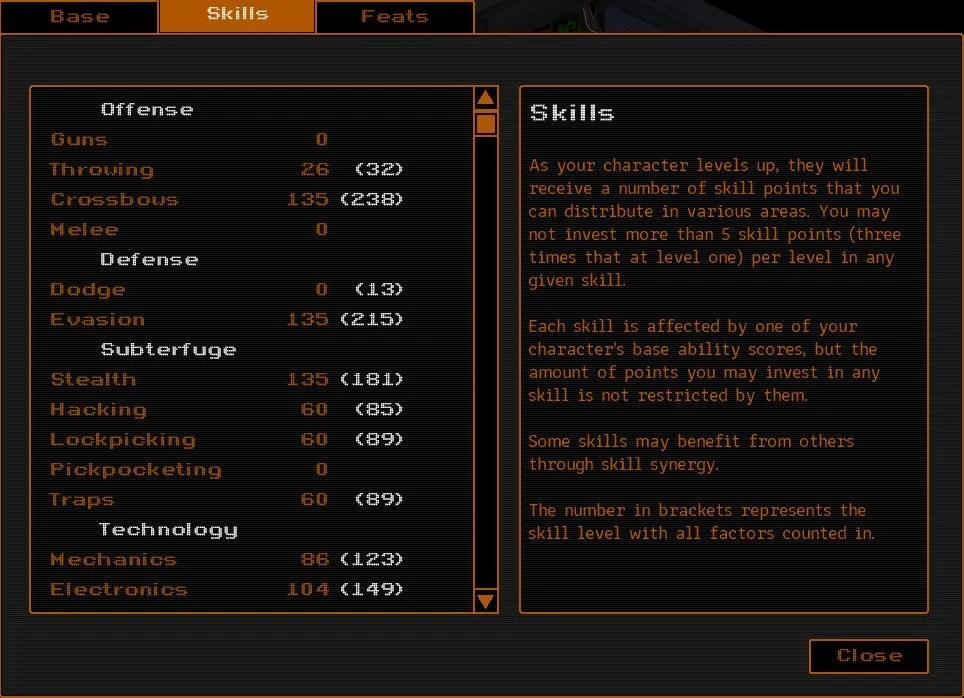964x698 pixels.
Task: Click the skill list scroll-down arrow
Action: (486, 600)
